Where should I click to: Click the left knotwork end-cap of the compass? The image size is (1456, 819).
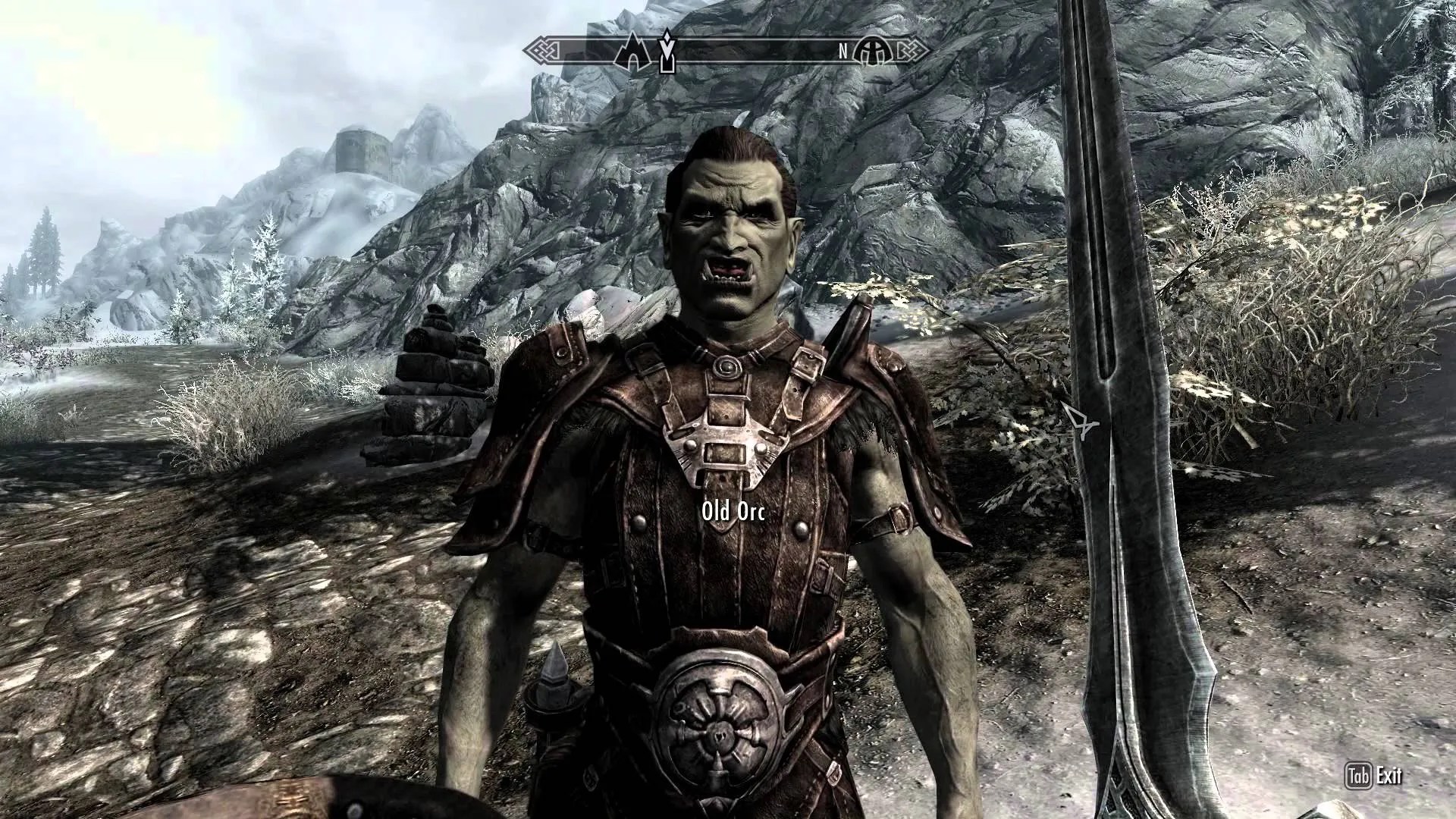pyautogui.click(x=542, y=50)
